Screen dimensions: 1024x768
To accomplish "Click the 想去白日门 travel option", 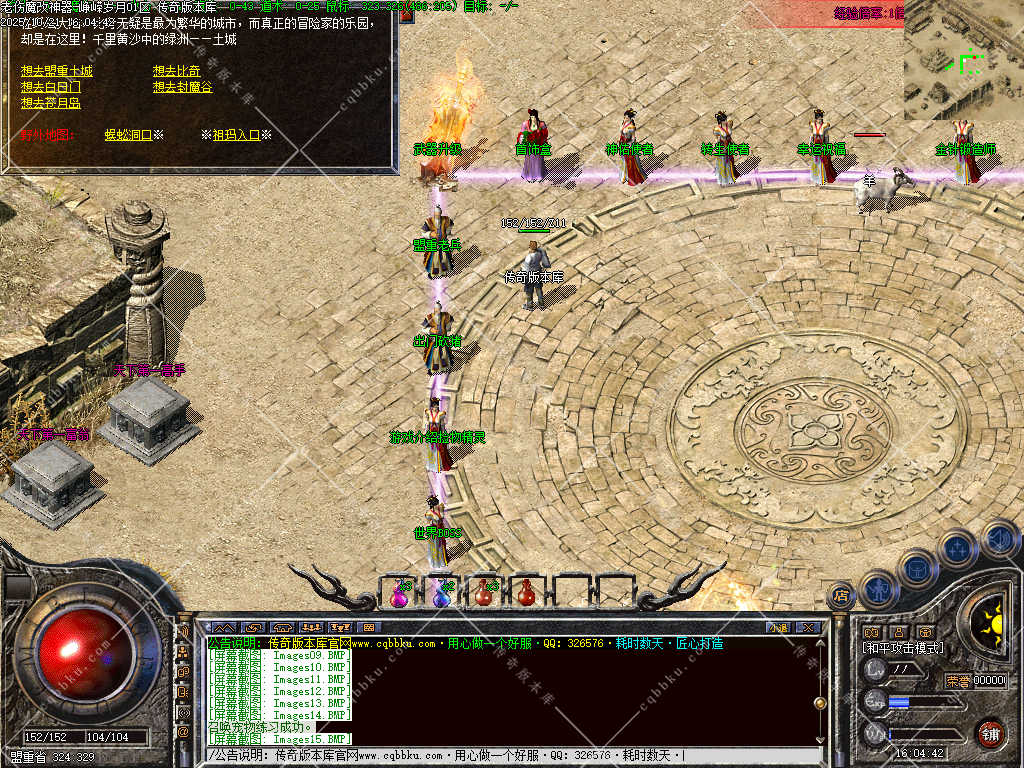I will click(x=50, y=88).
